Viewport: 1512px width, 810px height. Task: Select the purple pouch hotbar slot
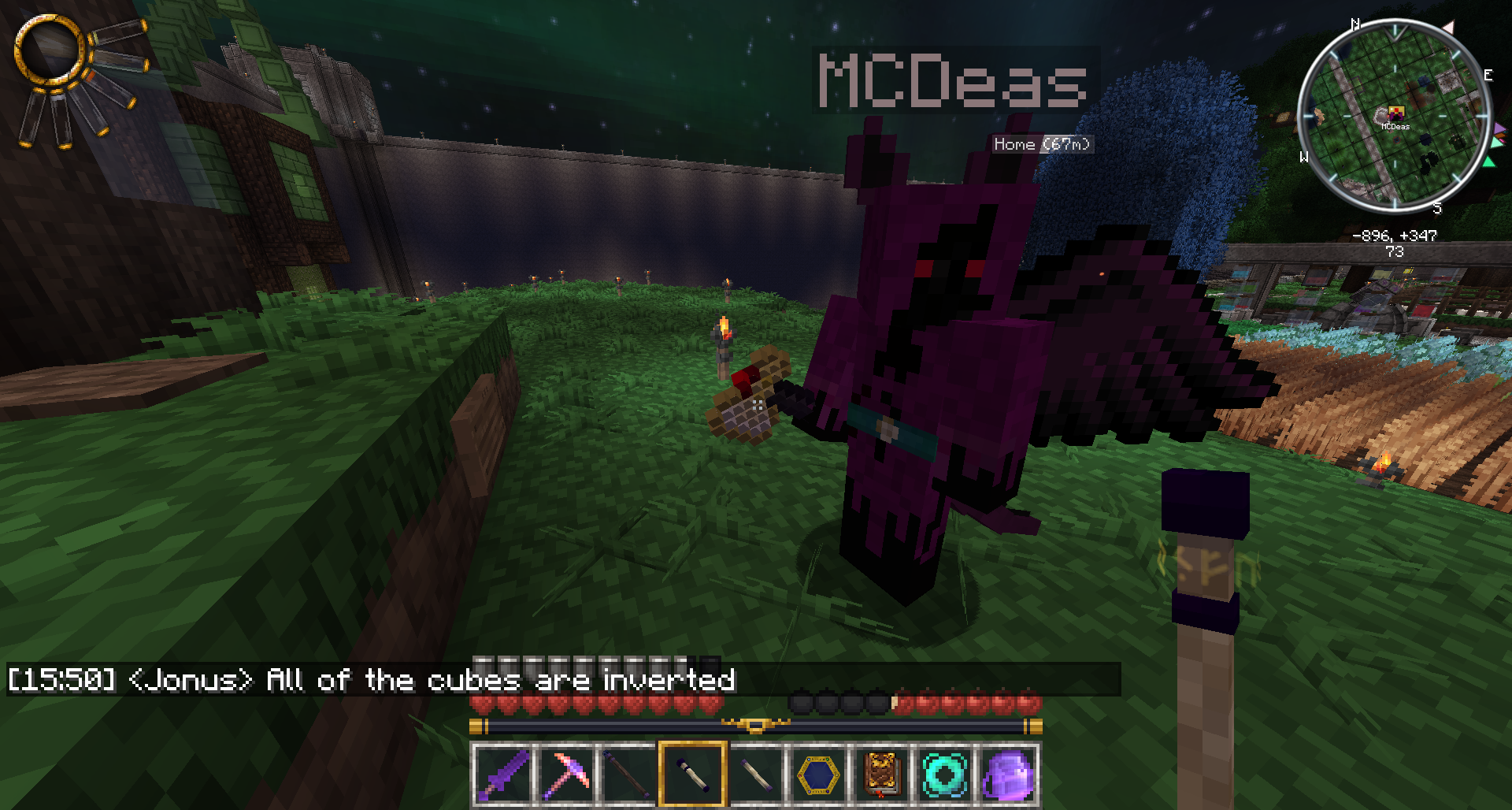pos(1007,775)
